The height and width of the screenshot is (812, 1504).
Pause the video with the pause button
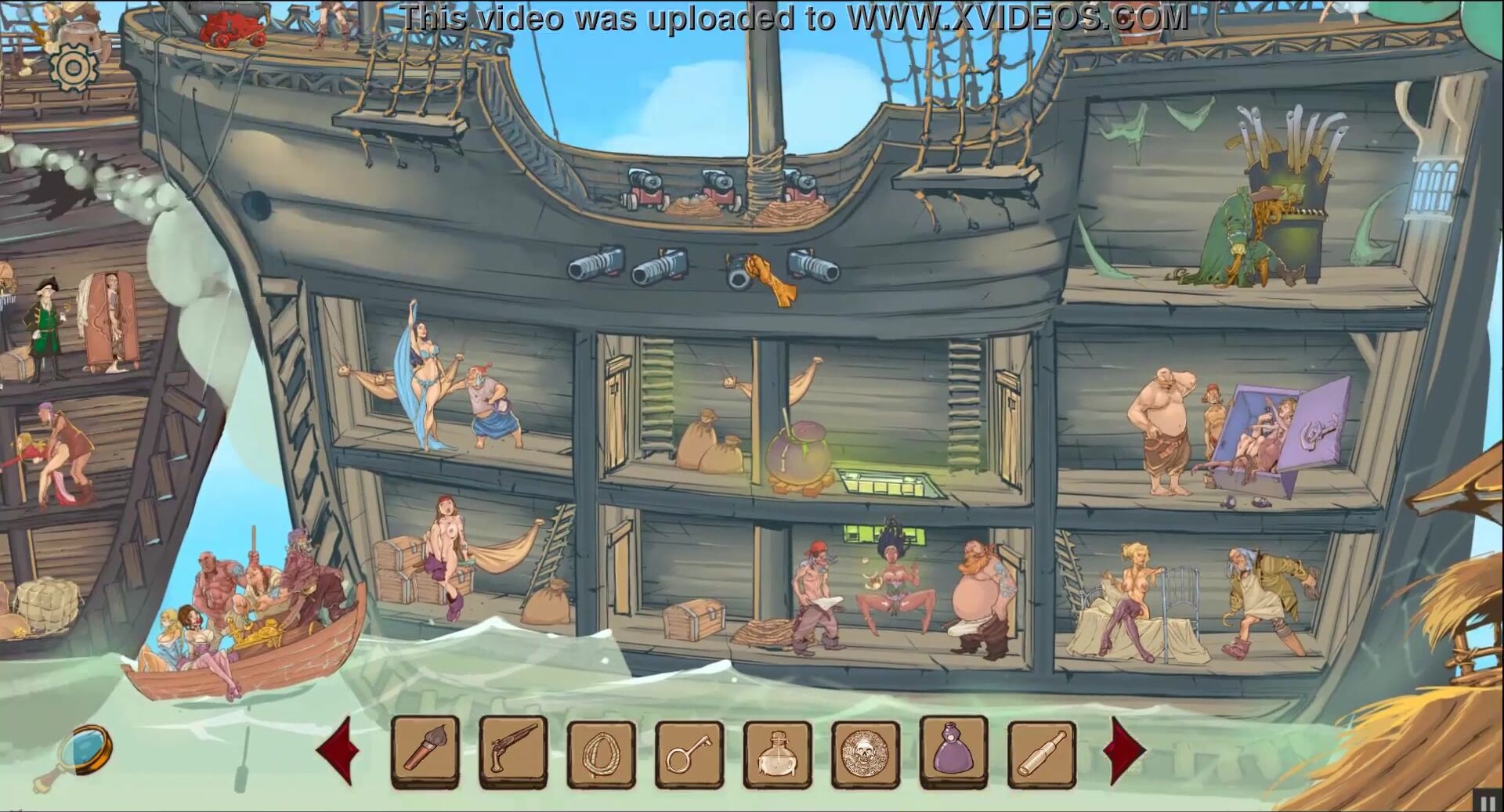1486,802
